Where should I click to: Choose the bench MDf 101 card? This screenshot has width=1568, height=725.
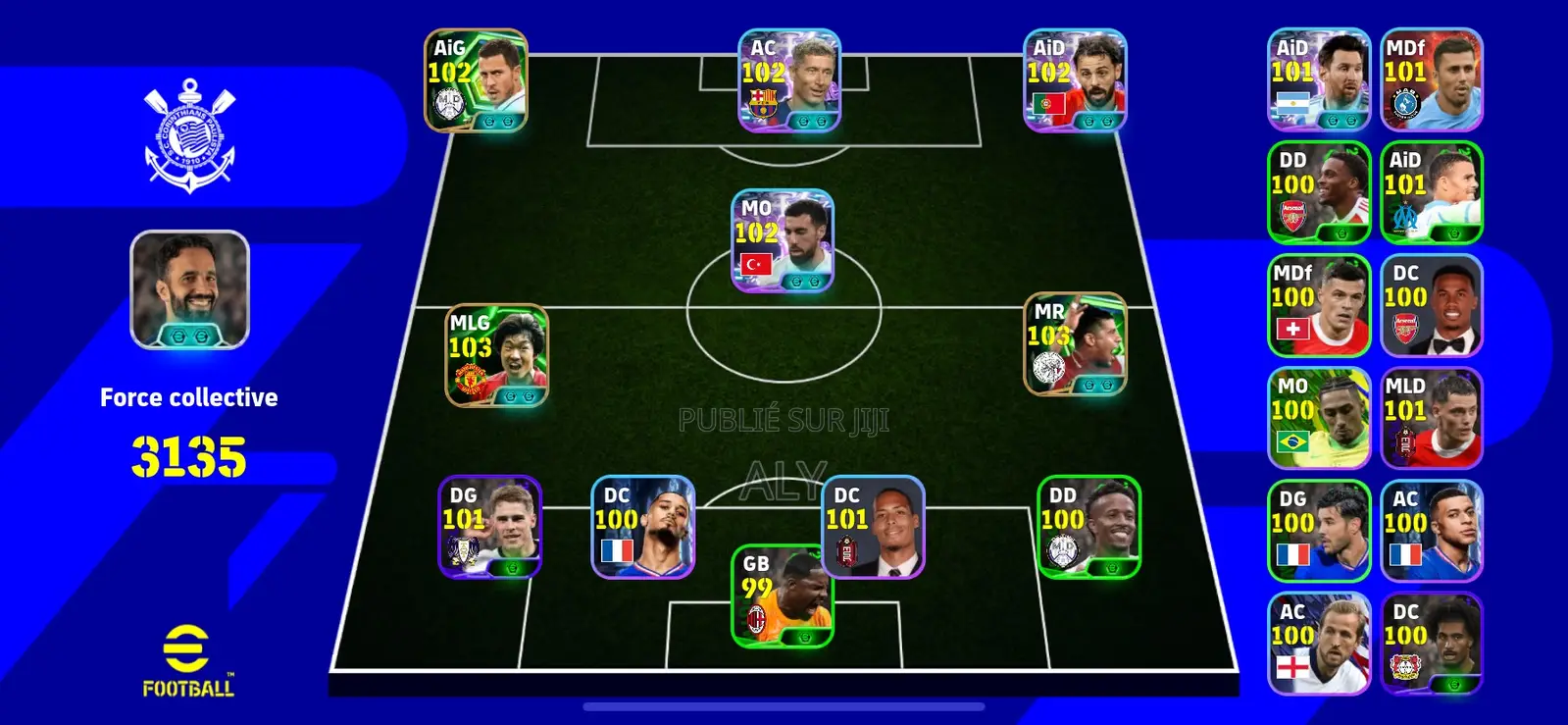pyautogui.click(x=1432, y=80)
